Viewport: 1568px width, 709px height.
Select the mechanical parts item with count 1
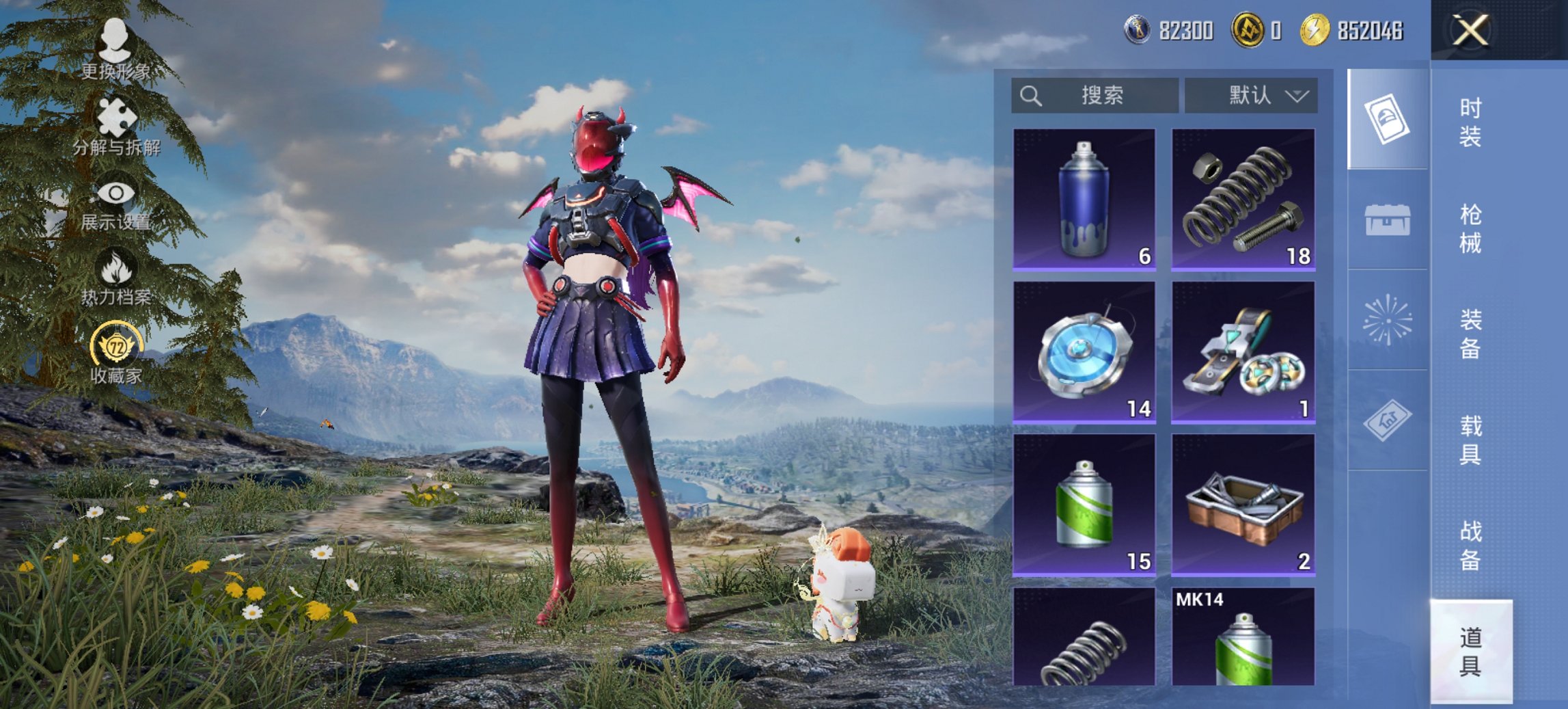coord(1243,352)
